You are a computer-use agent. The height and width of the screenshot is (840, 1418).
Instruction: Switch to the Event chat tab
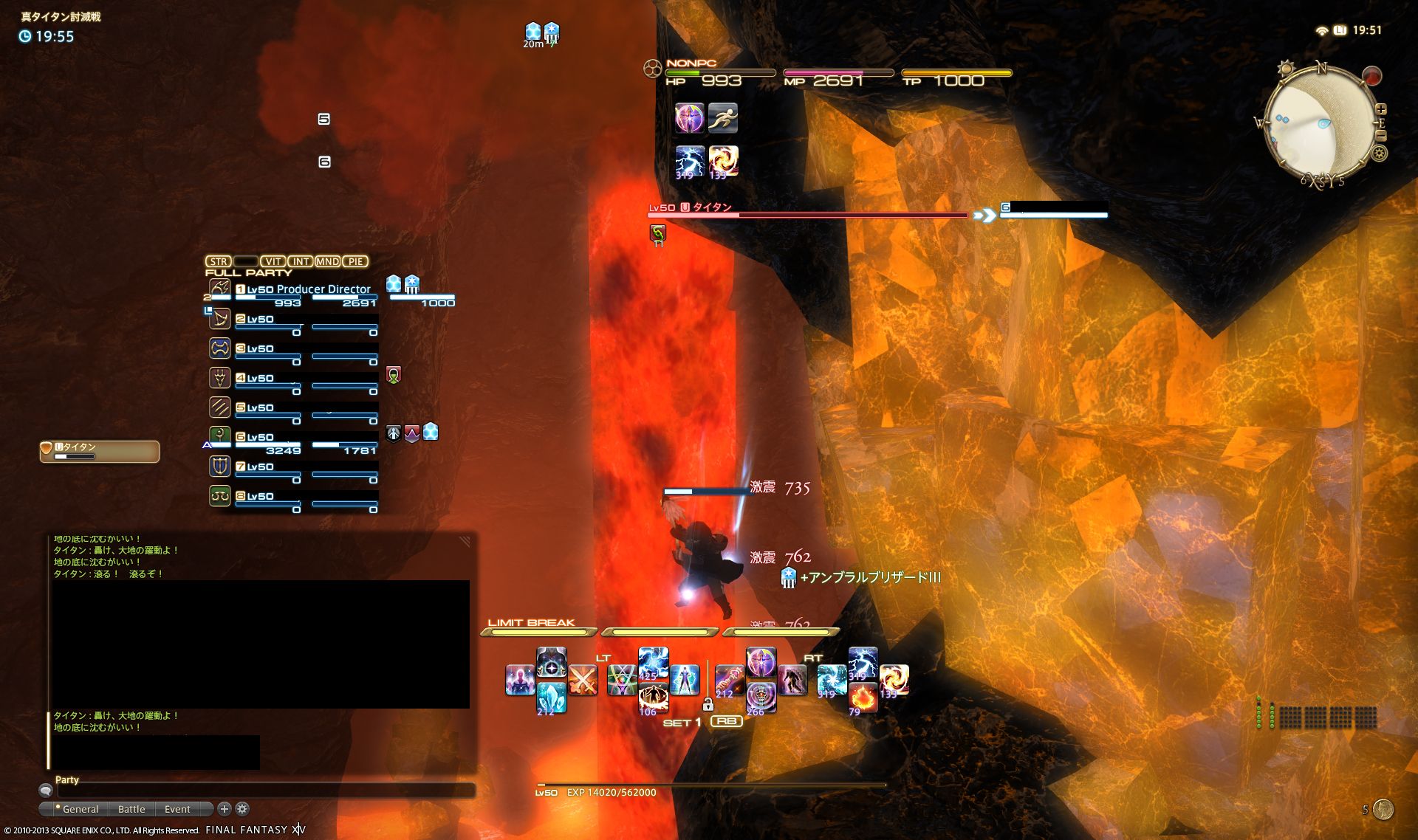pyautogui.click(x=177, y=809)
